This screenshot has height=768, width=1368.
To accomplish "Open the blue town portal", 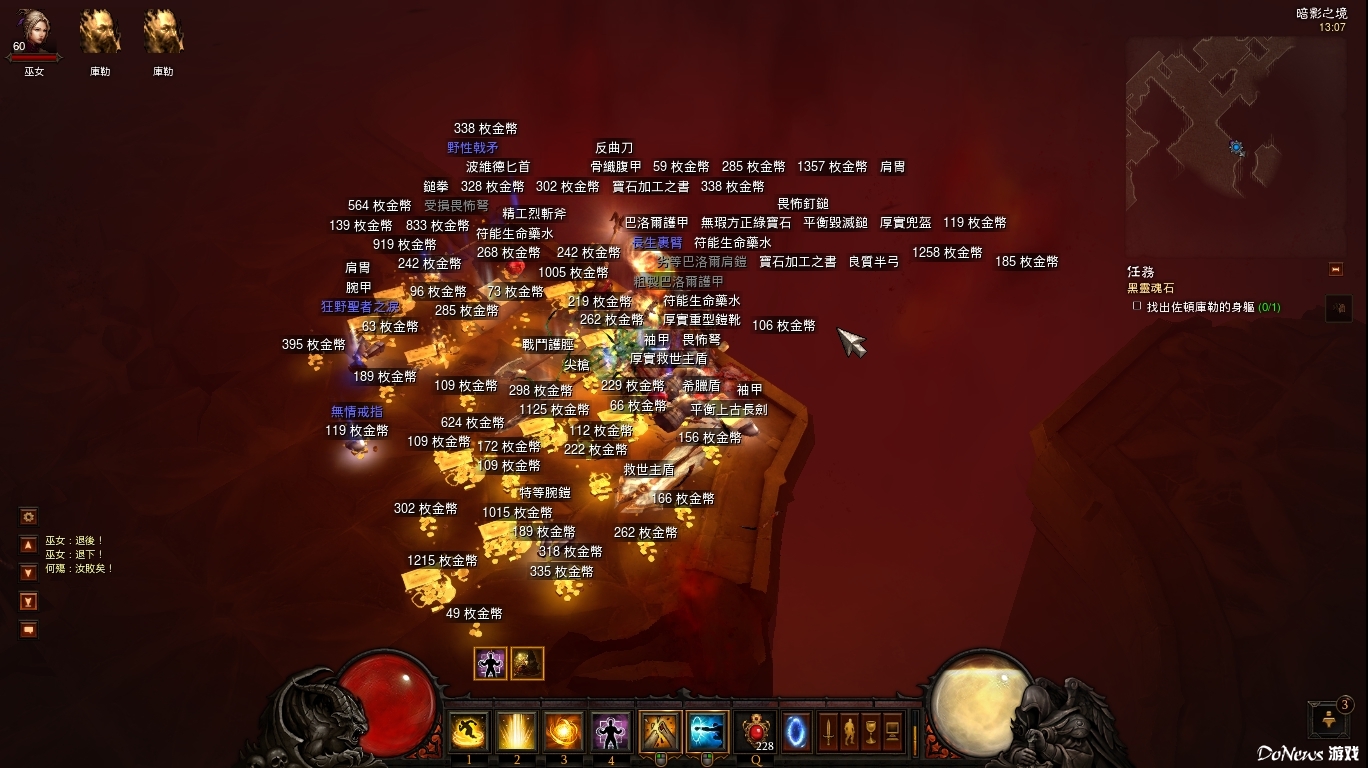I will (x=797, y=732).
